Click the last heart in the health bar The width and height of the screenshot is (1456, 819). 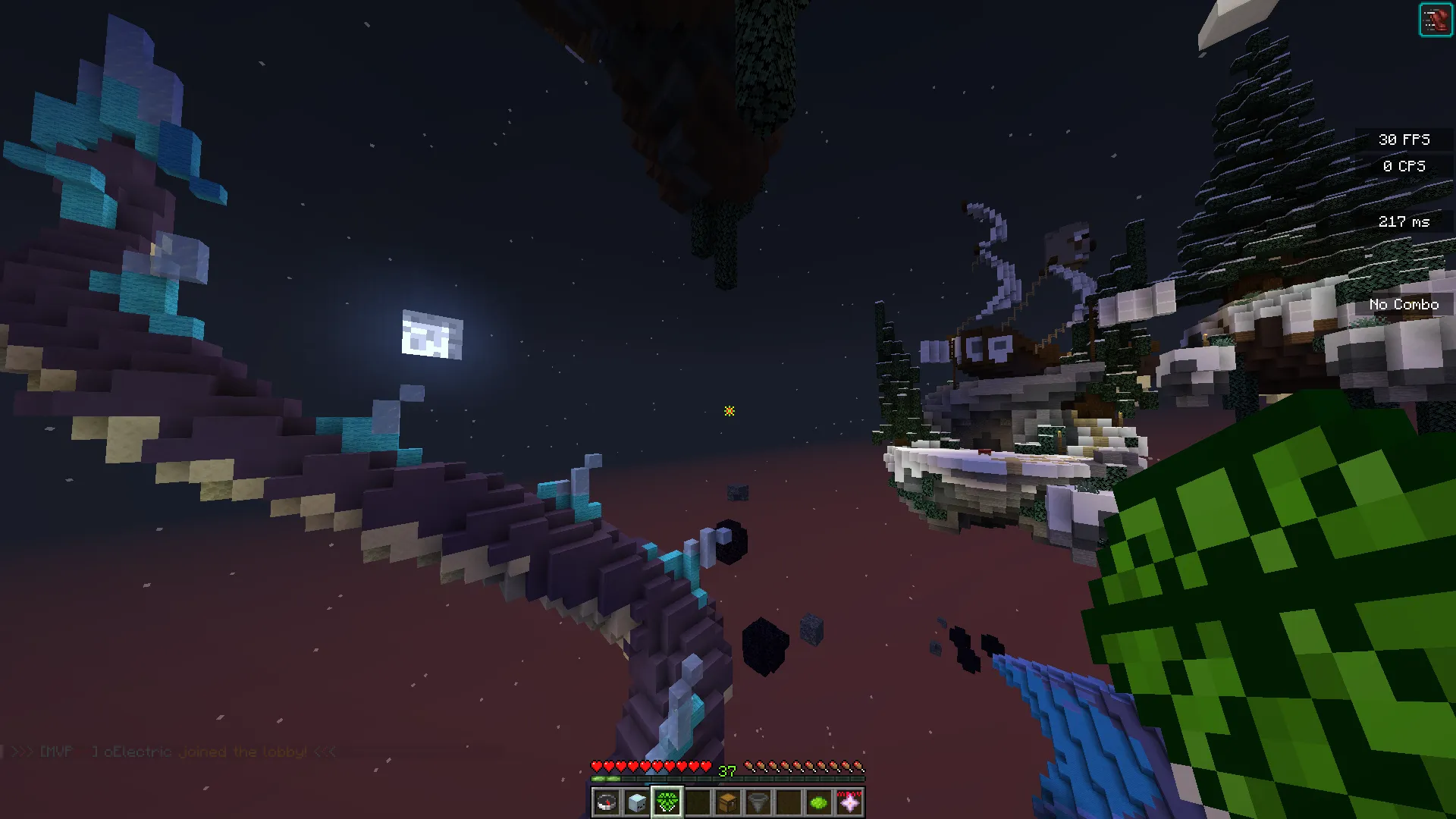pos(705,766)
